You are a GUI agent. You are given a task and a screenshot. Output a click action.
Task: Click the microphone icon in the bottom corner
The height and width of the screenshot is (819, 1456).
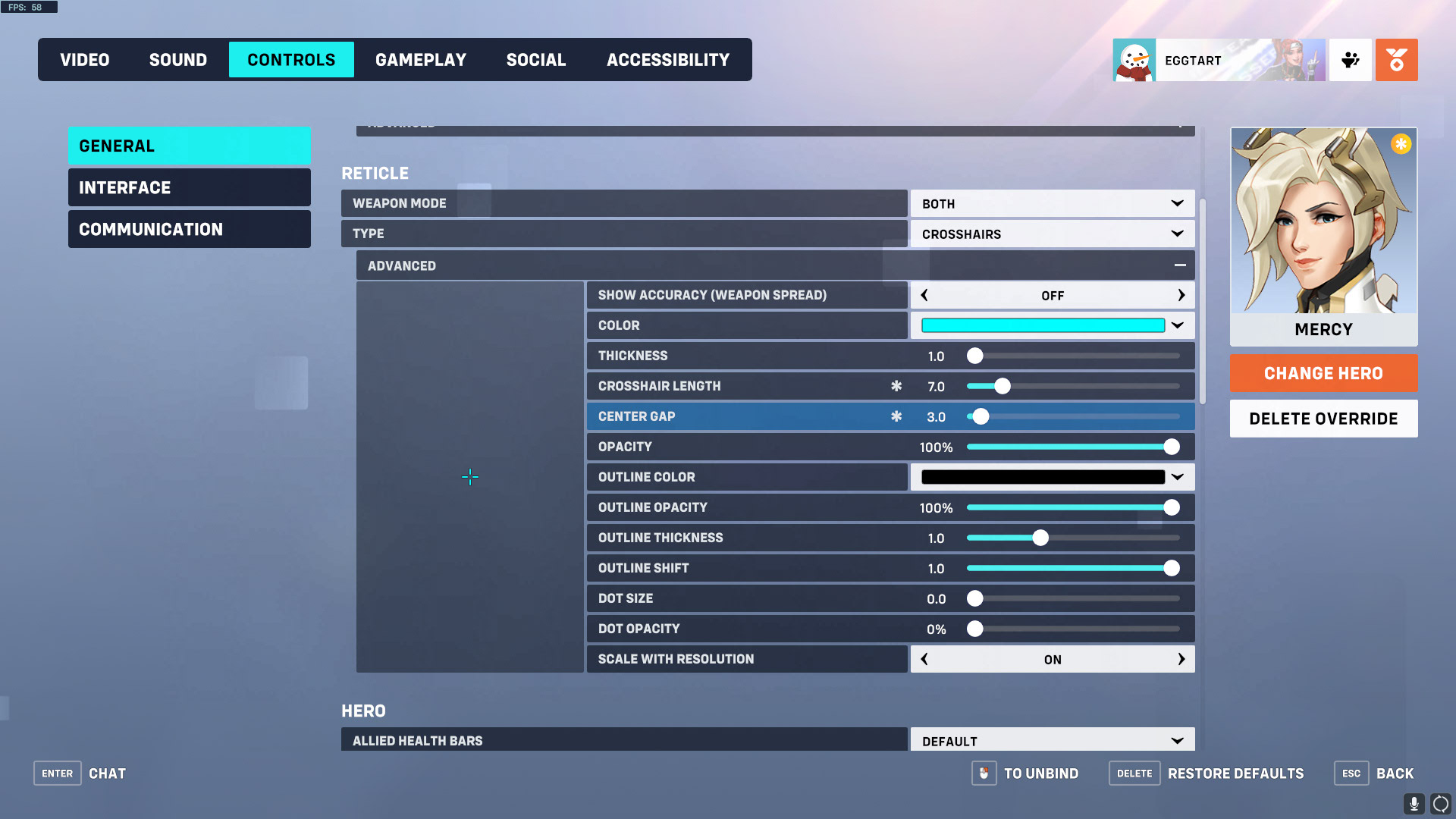1414,802
